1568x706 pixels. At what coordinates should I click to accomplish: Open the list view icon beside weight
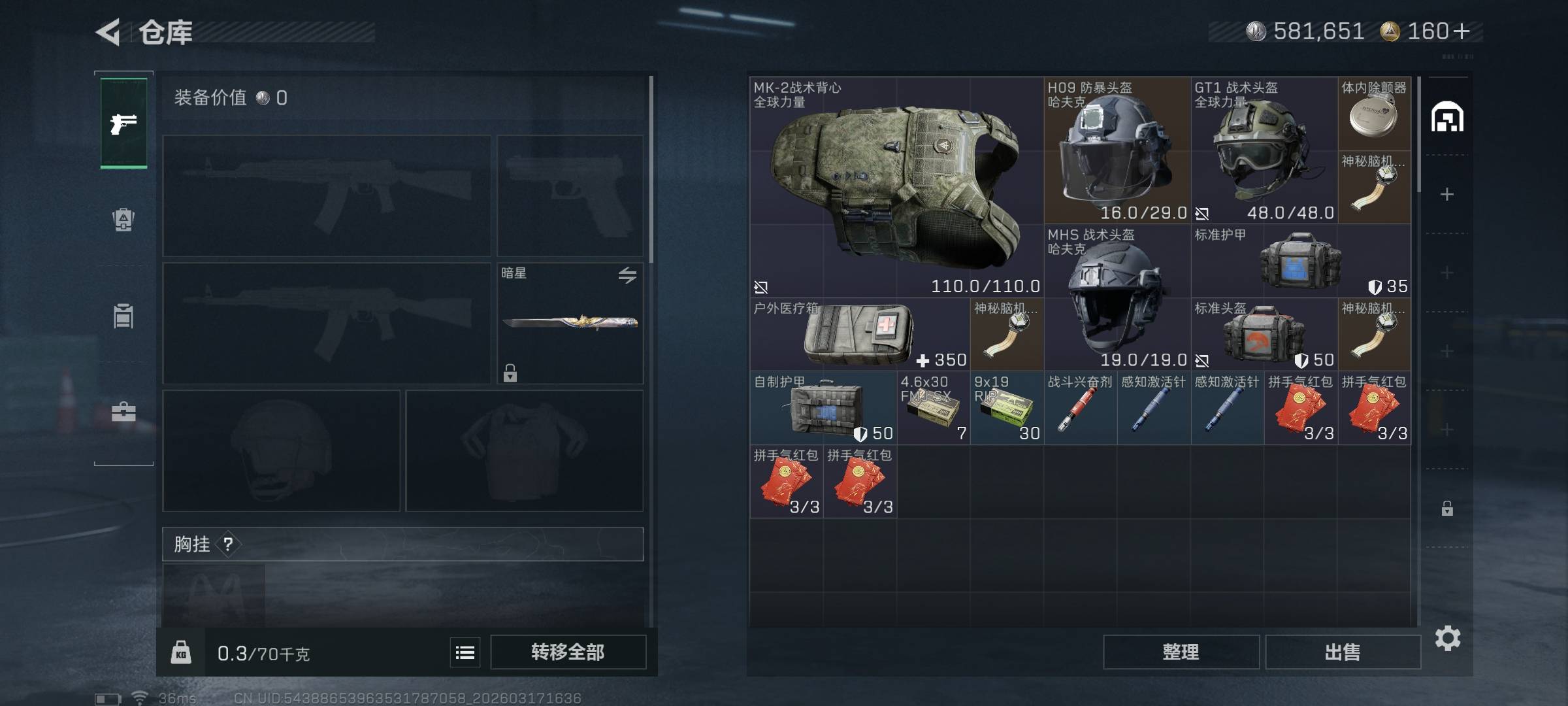click(x=465, y=652)
